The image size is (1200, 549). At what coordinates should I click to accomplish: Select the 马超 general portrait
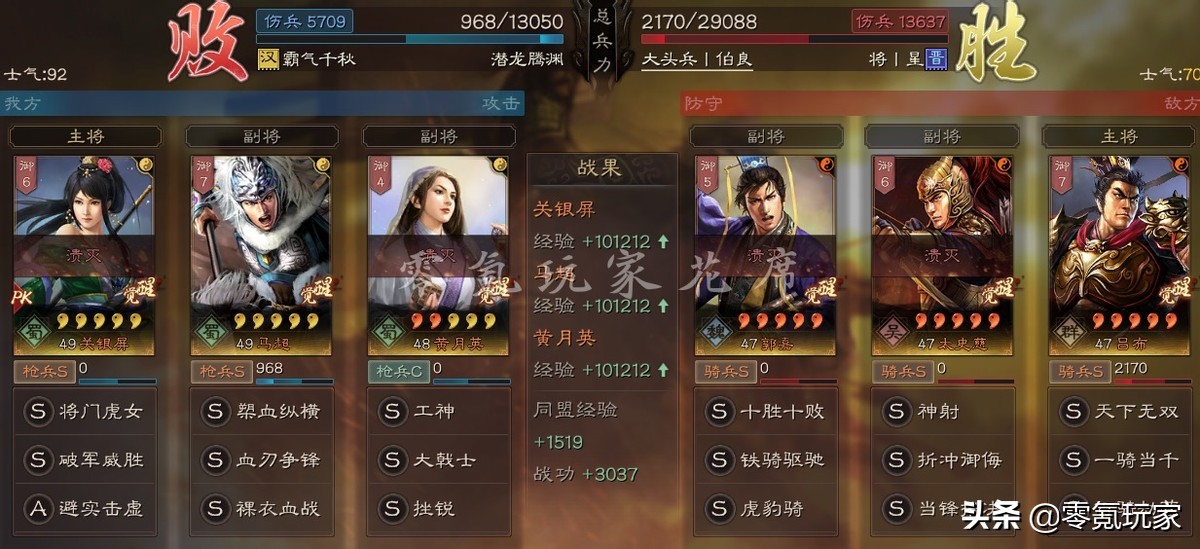[x=261, y=250]
